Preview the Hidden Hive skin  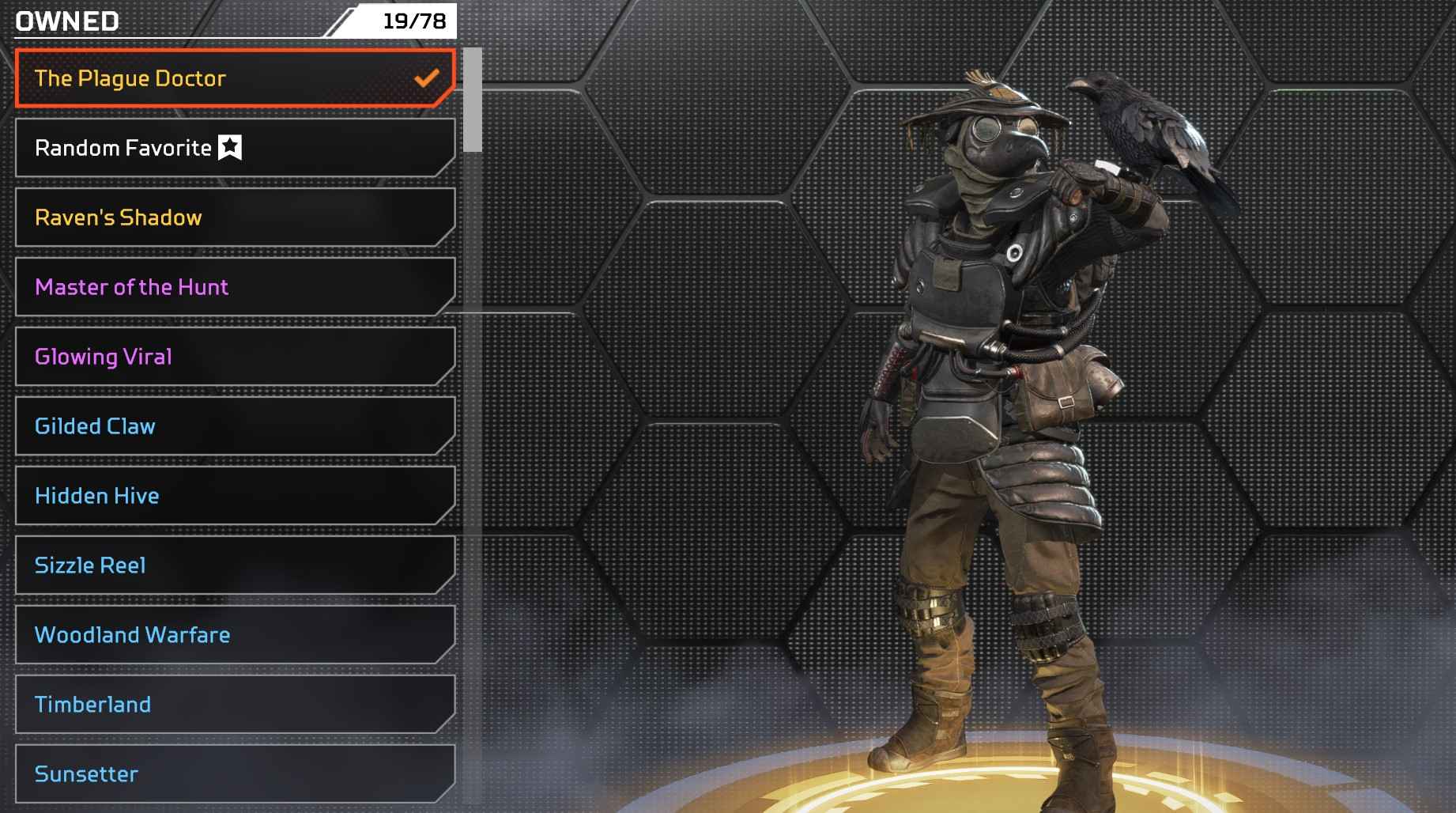(x=235, y=496)
